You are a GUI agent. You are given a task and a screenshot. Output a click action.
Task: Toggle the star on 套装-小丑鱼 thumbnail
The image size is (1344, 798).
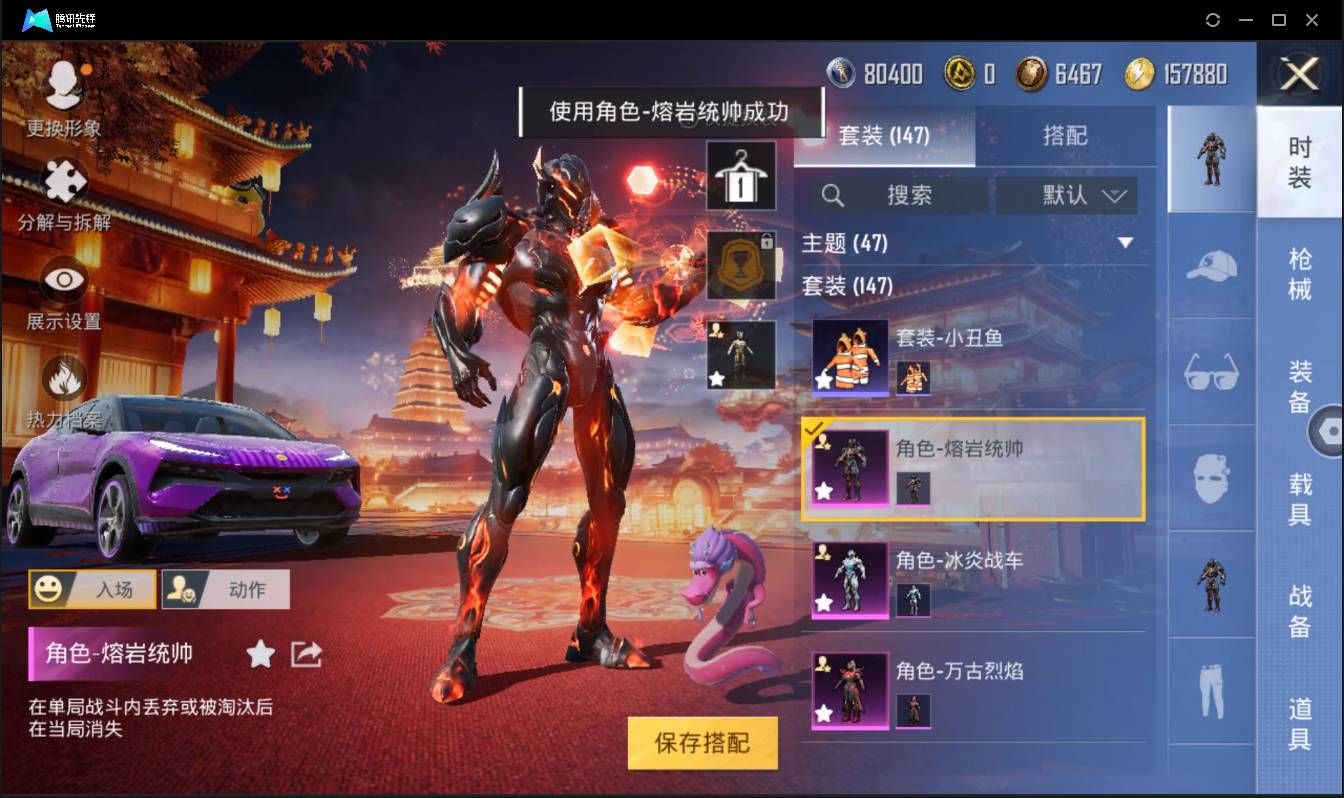[823, 383]
